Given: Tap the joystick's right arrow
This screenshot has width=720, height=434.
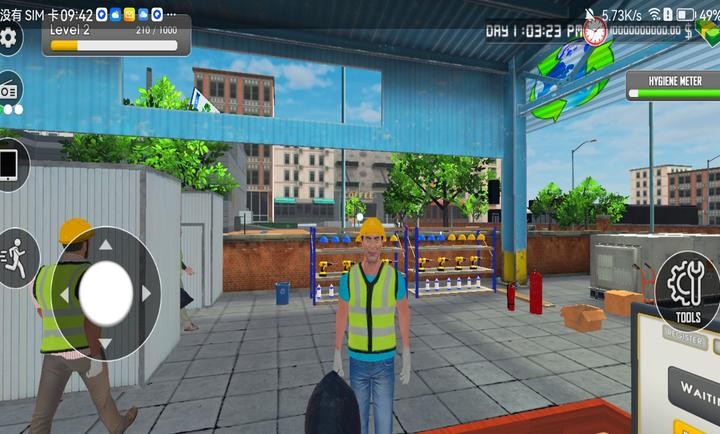Looking at the screenshot, I should click(x=146, y=294).
